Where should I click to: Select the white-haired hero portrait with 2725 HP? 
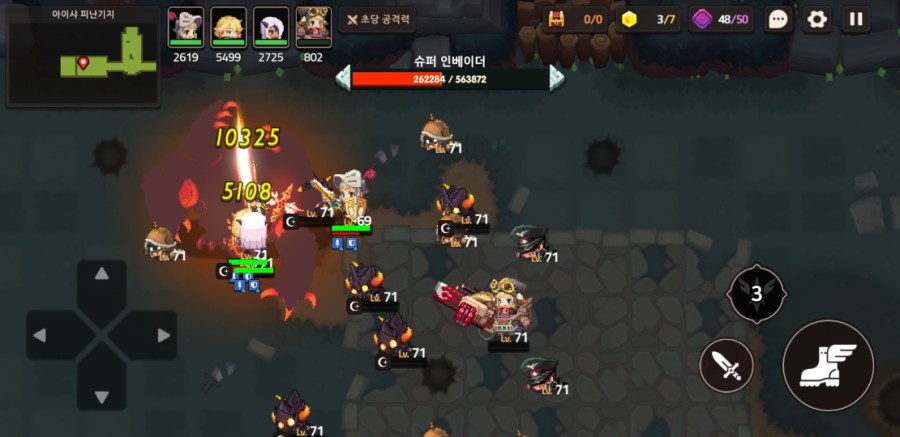click(x=271, y=26)
